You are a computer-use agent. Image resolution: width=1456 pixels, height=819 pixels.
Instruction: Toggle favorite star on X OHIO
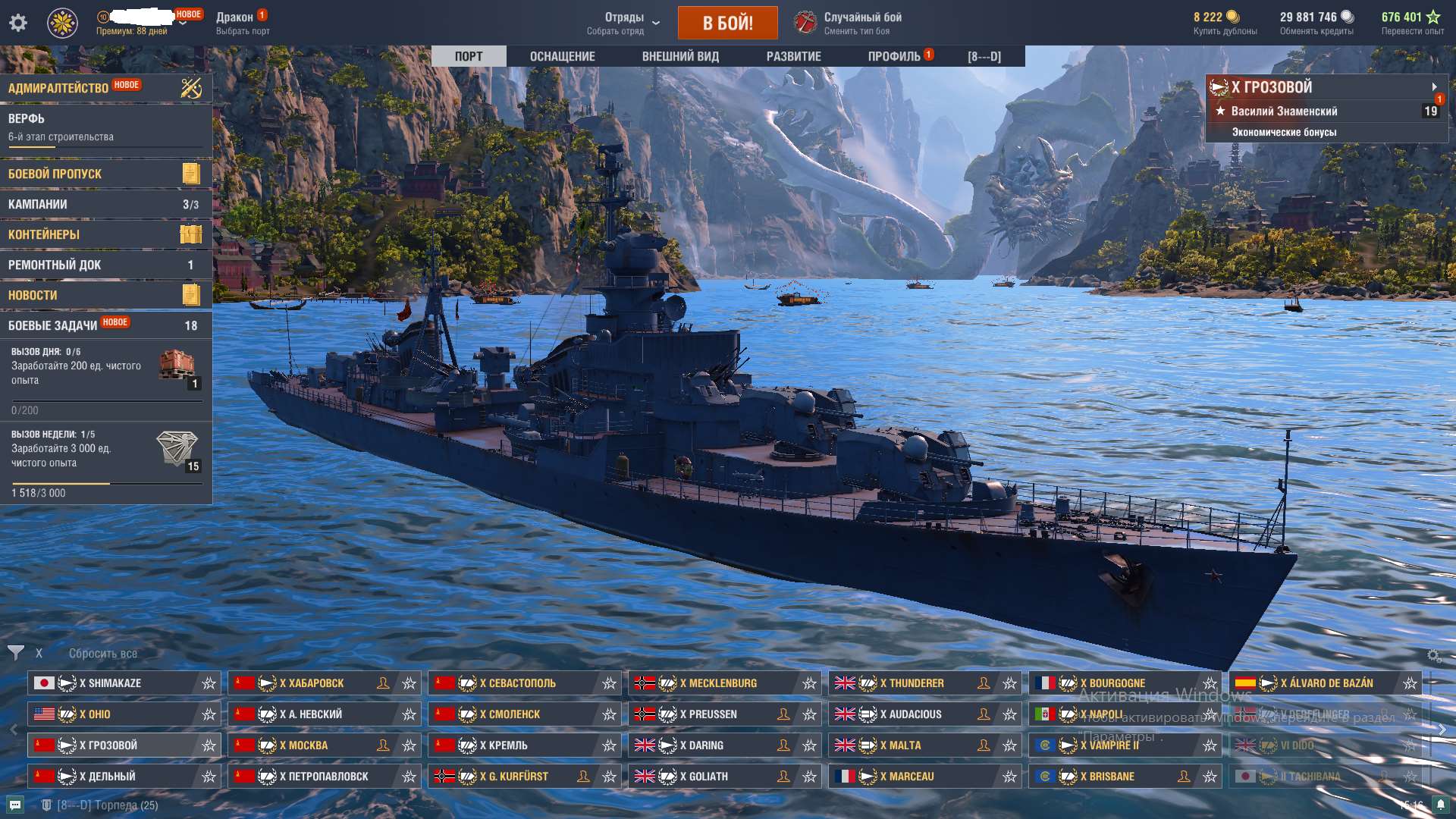click(208, 714)
